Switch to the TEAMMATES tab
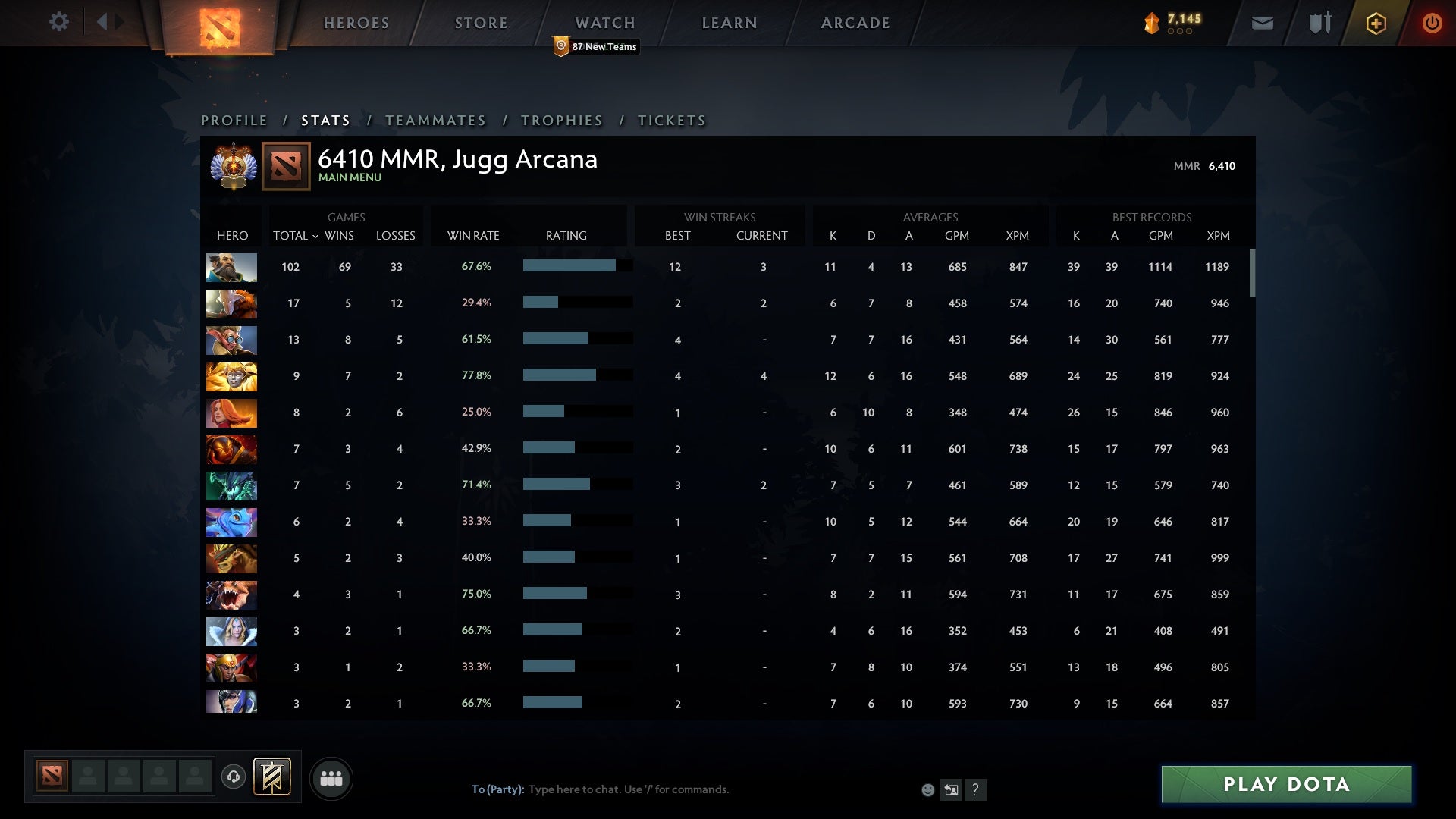 point(436,120)
